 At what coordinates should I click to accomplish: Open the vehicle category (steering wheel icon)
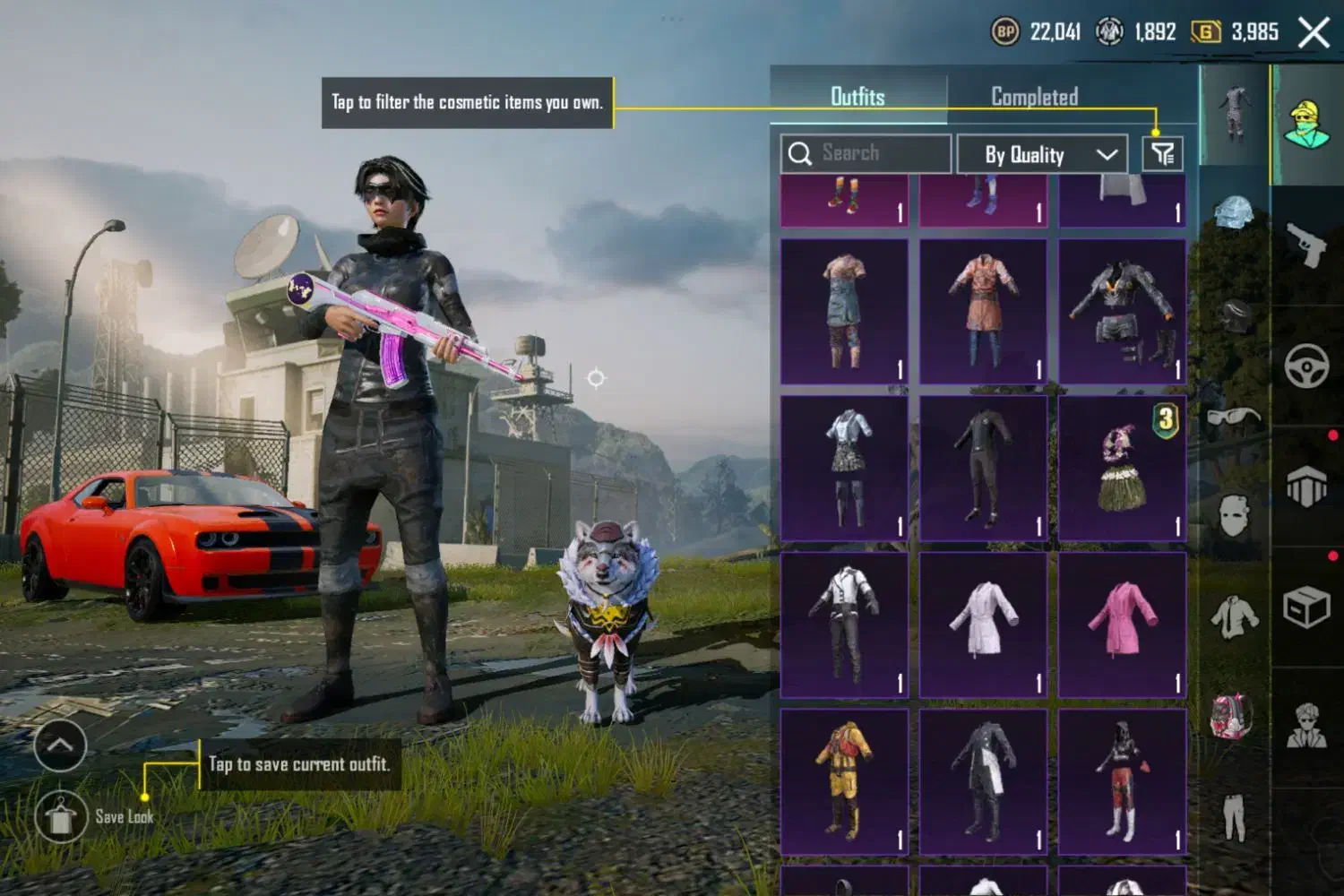(1306, 365)
